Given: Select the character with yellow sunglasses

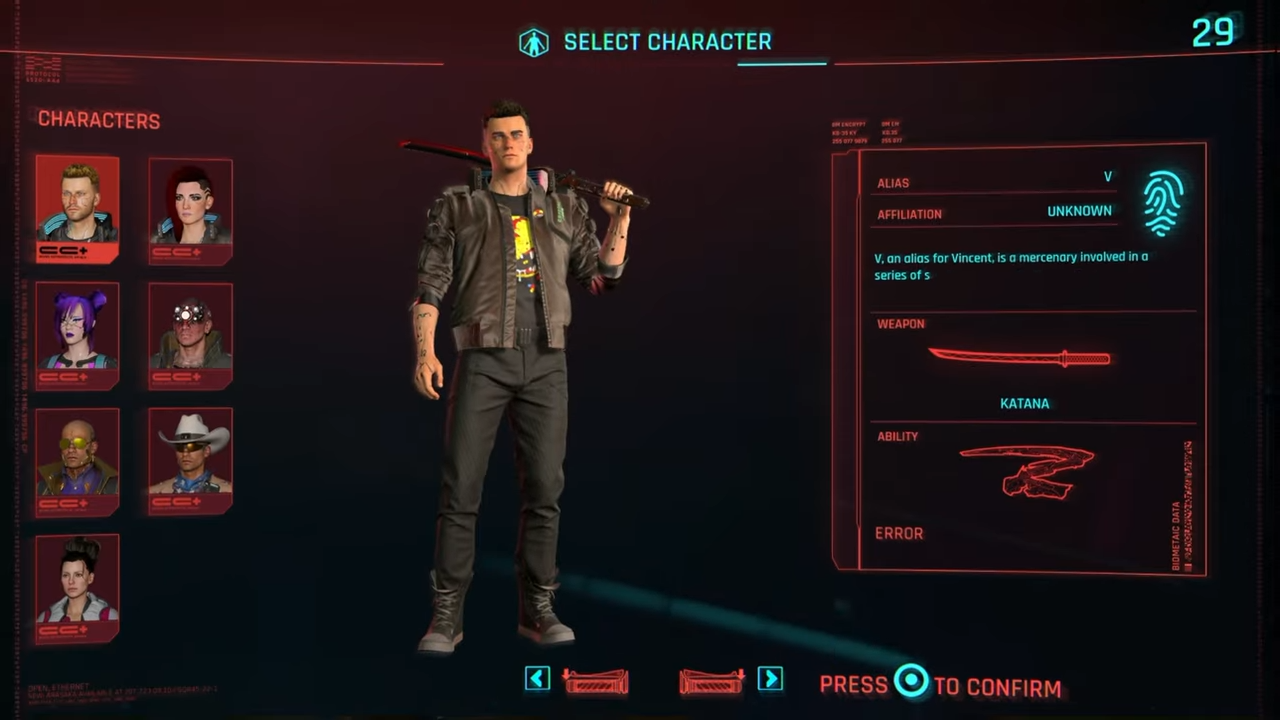Looking at the screenshot, I should tap(77, 458).
